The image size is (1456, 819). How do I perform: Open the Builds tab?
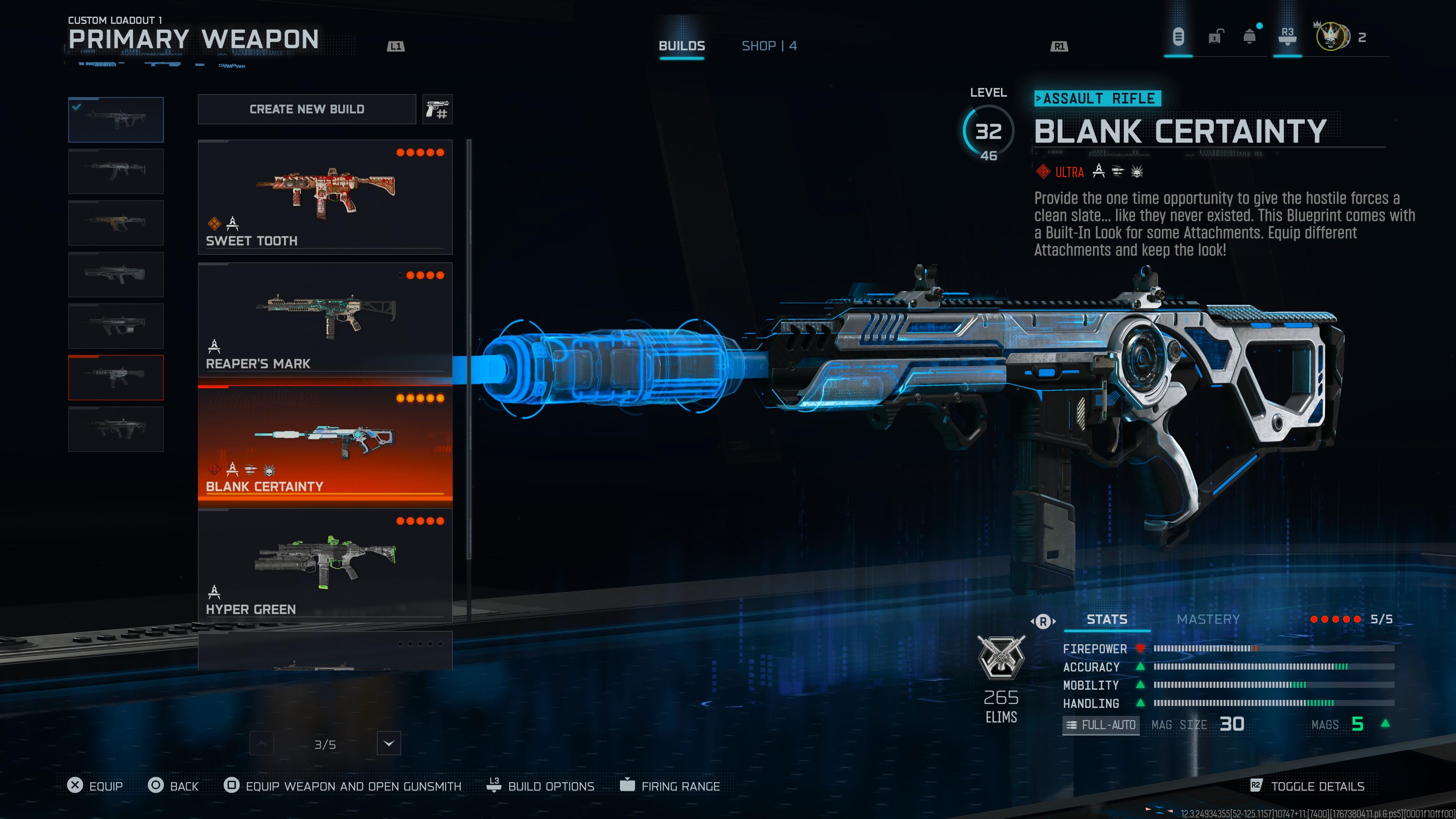click(682, 46)
